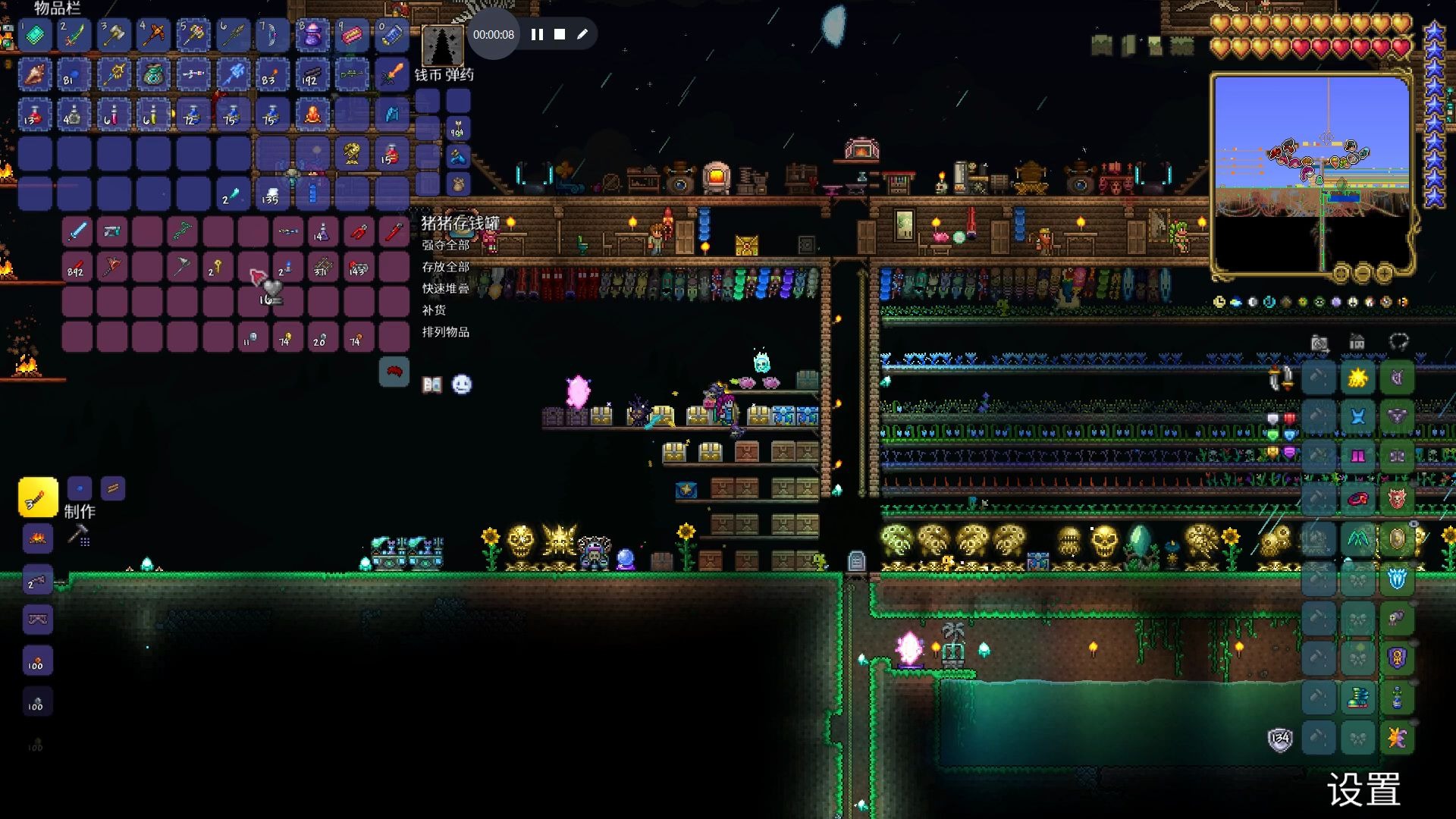Open the crafting window hammer button

pyautogui.click(x=79, y=535)
